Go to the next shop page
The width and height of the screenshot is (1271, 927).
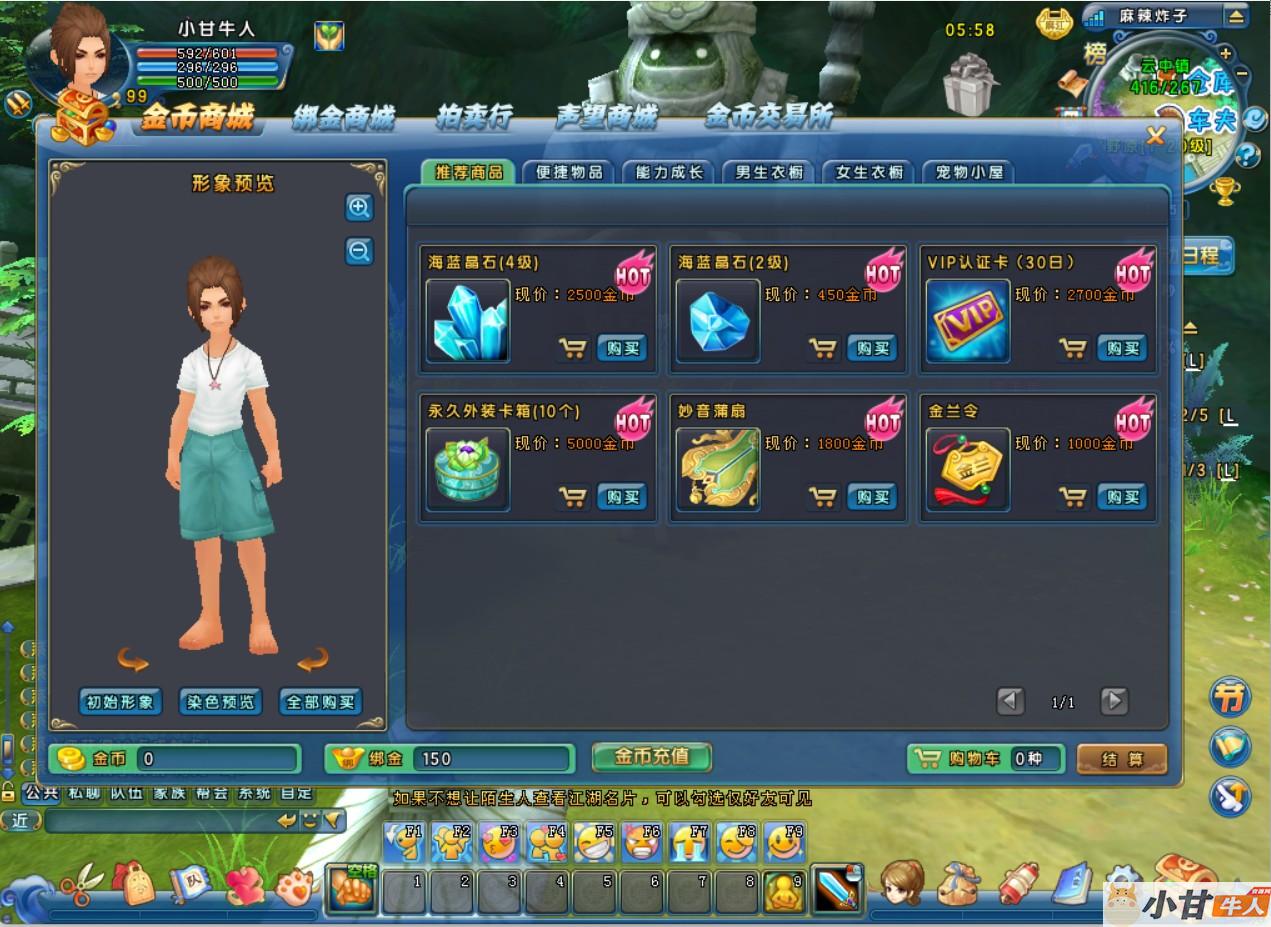[x=1114, y=701]
